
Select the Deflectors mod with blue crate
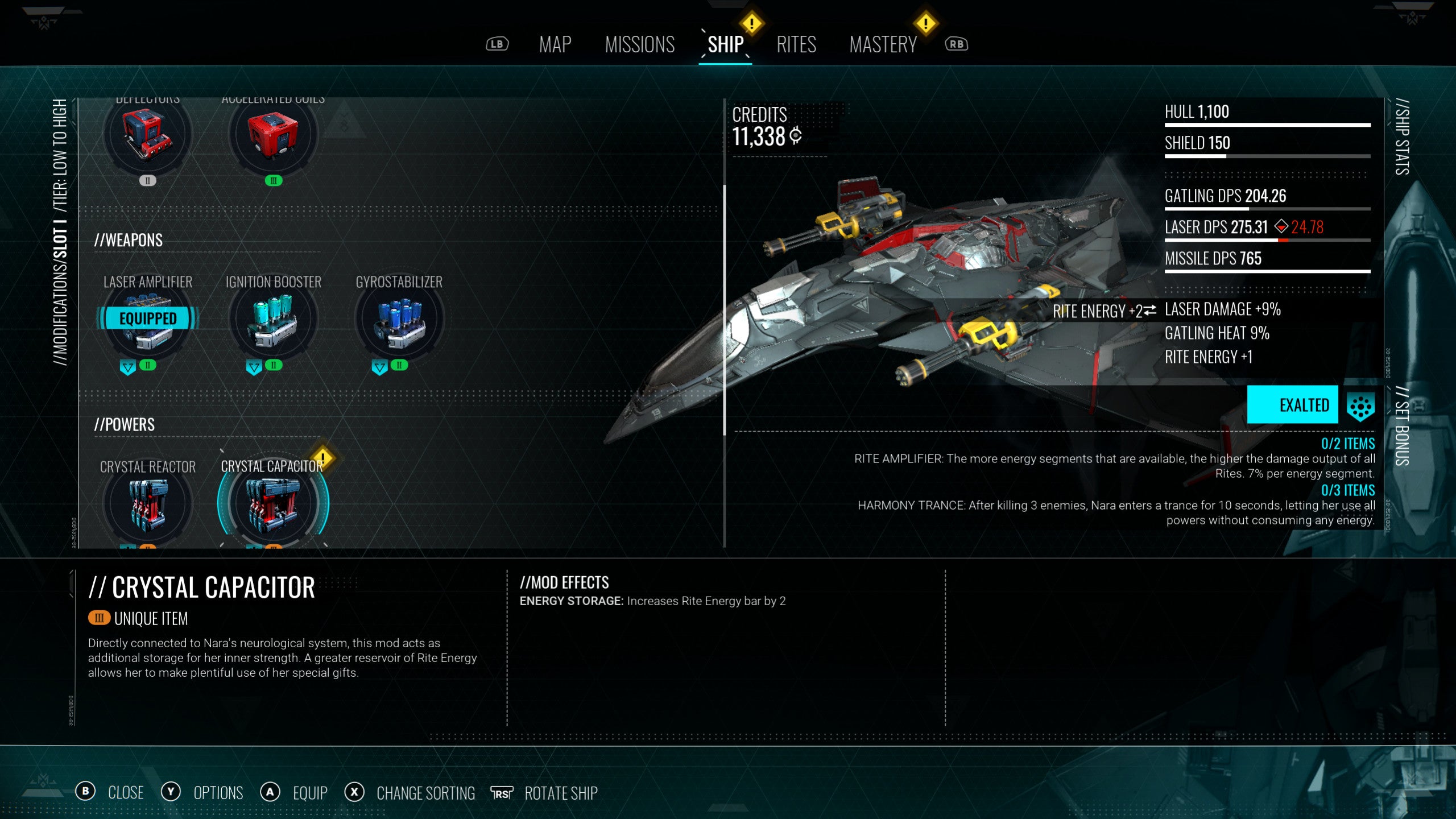pyautogui.click(x=148, y=135)
